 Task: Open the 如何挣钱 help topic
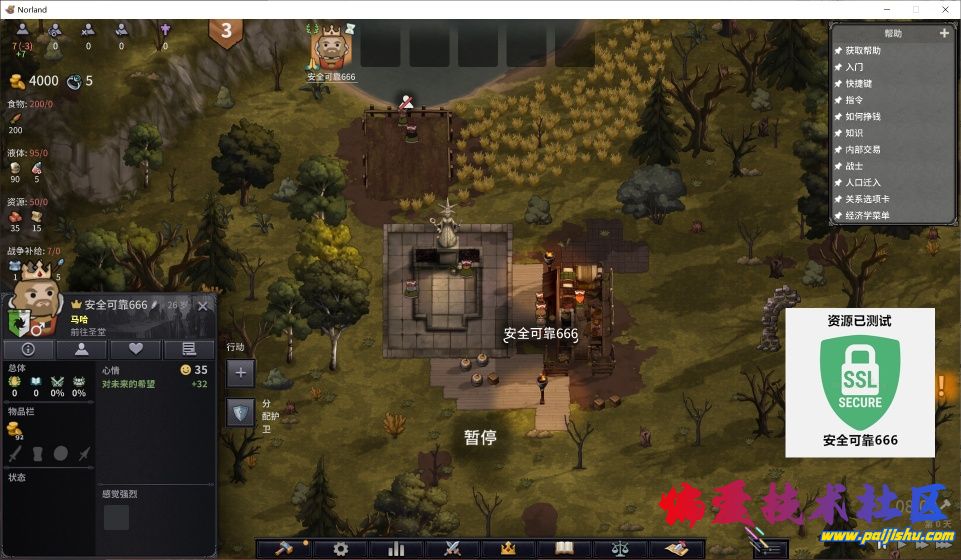[863, 116]
